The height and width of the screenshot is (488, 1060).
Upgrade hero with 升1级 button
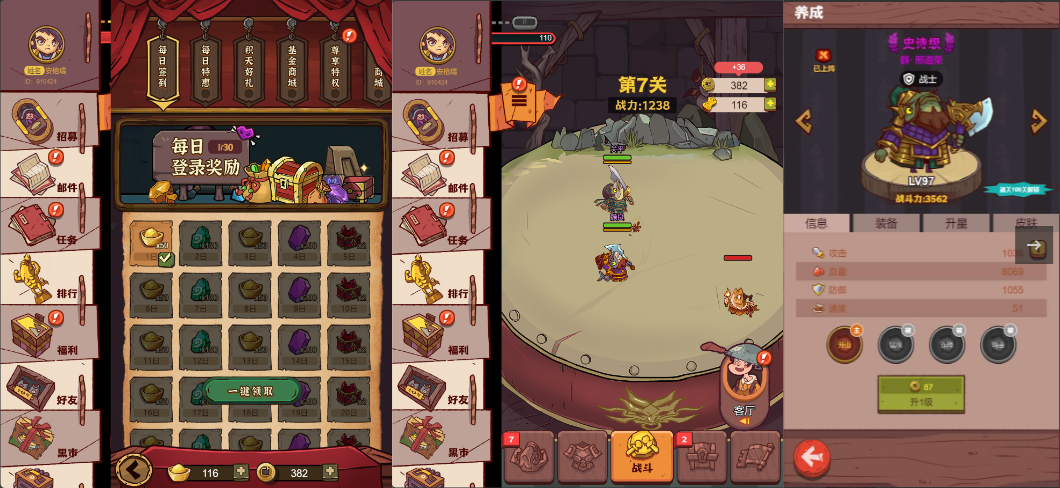pyautogui.click(x=921, y=394)
